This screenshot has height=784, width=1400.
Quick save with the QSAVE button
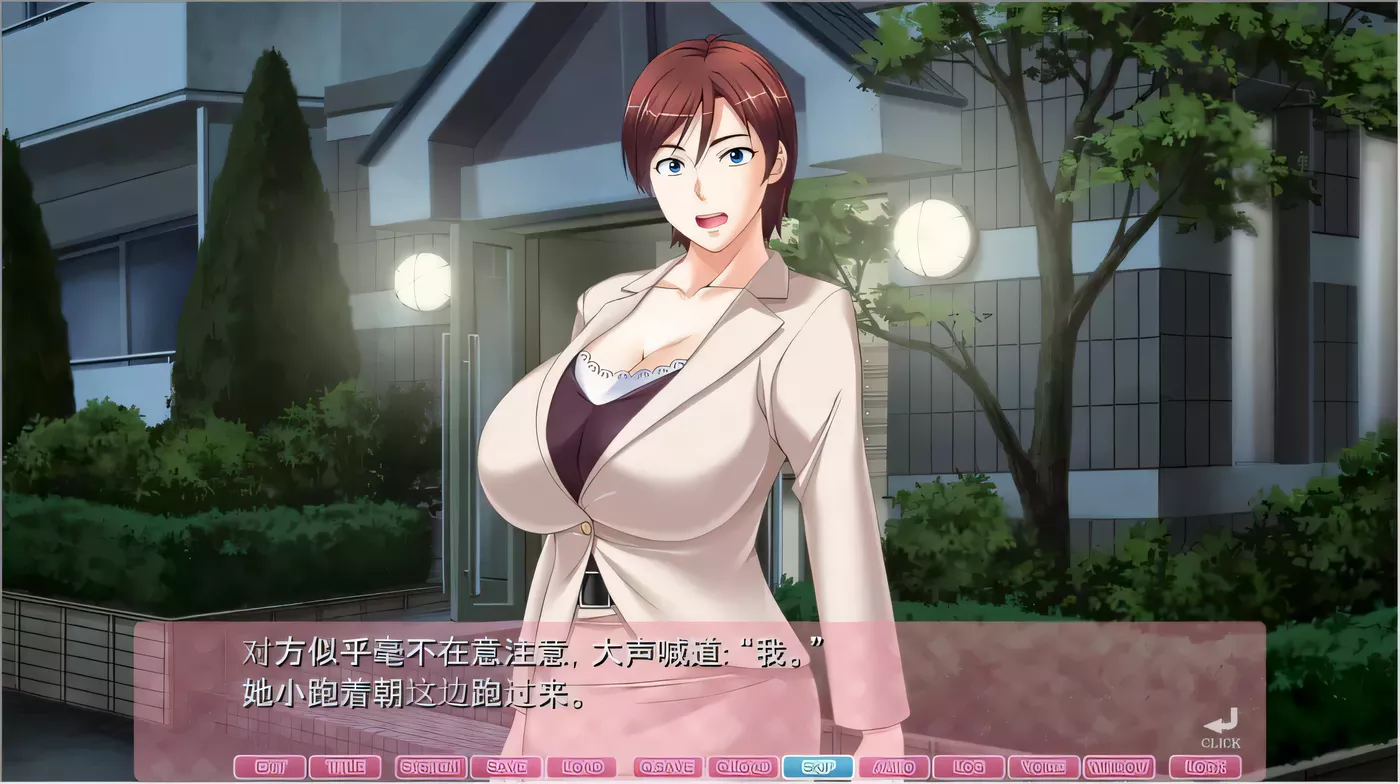pyautogui.click(x=666, y=766)
